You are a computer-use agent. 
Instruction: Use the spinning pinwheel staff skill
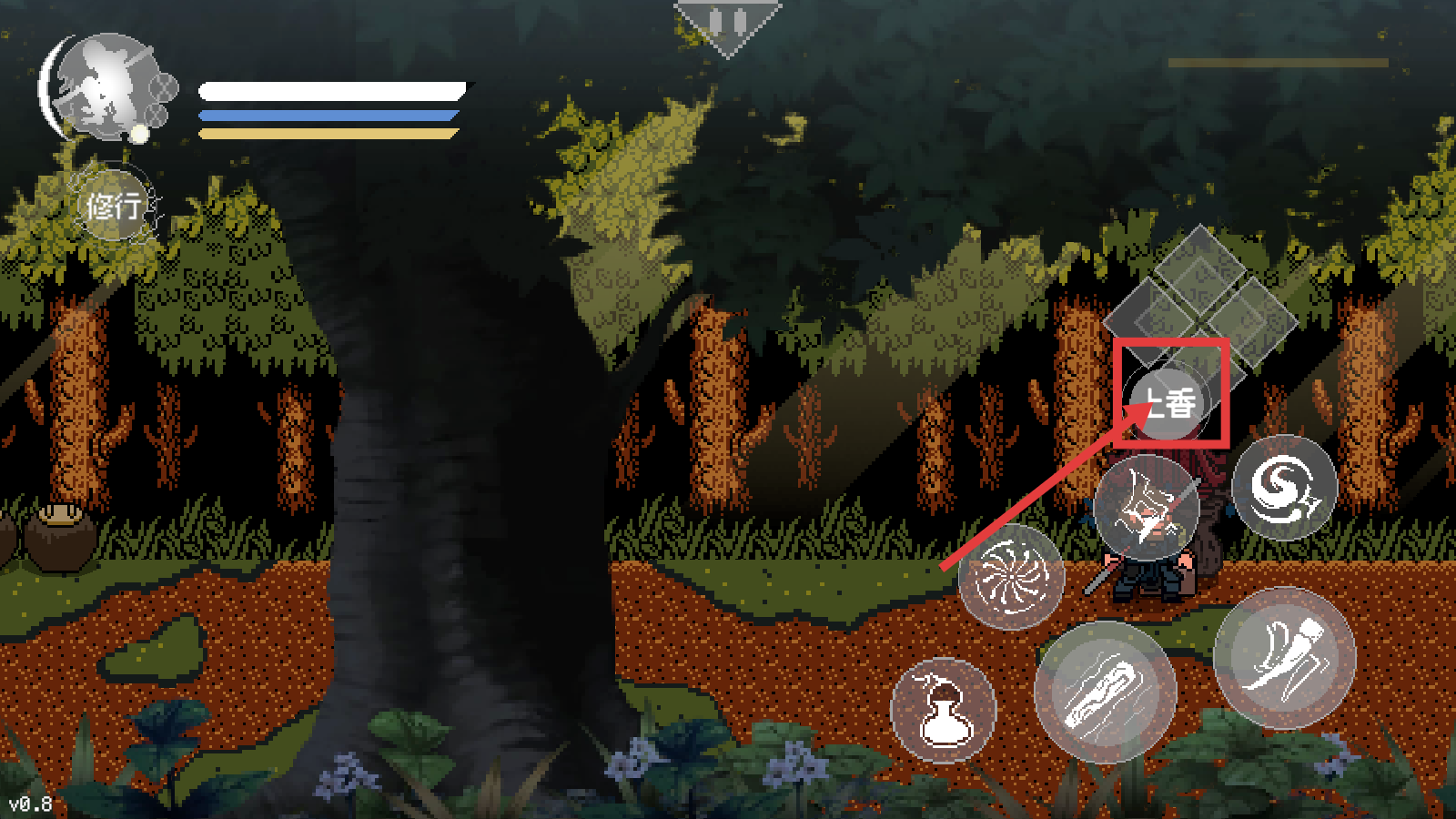[1011, 576]
